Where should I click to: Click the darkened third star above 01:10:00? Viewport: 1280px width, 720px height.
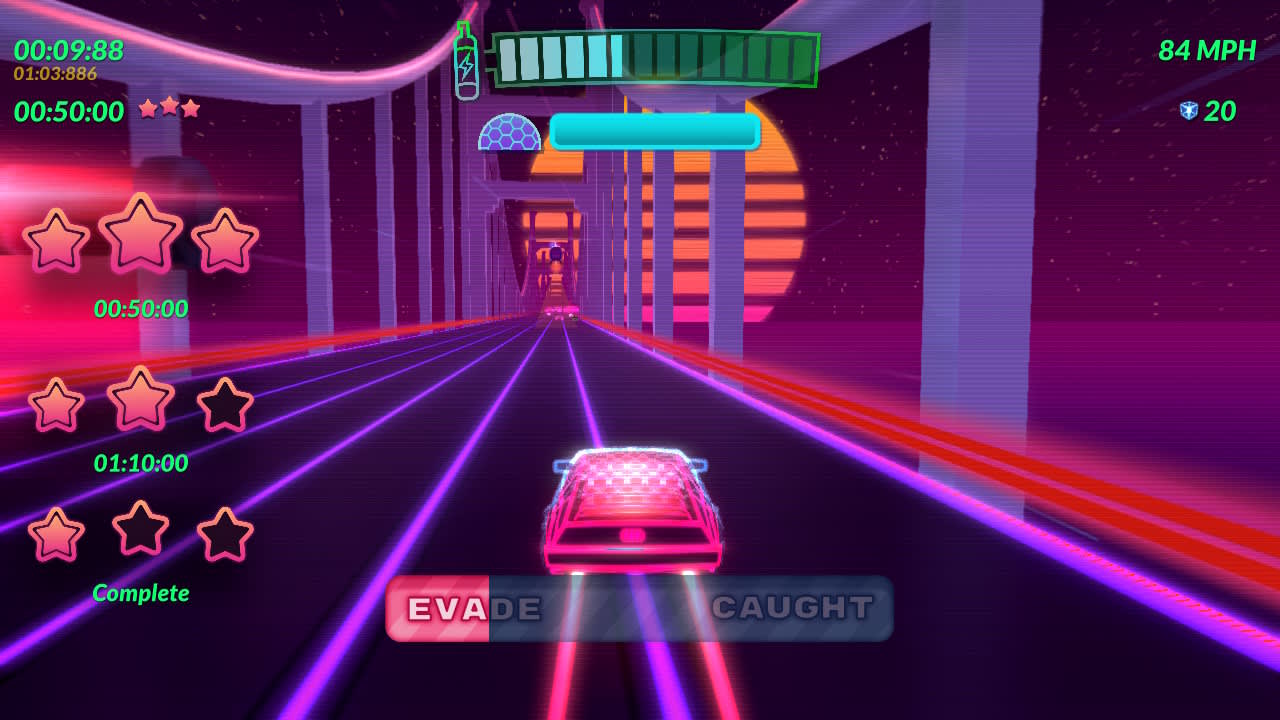coord(224,403)
